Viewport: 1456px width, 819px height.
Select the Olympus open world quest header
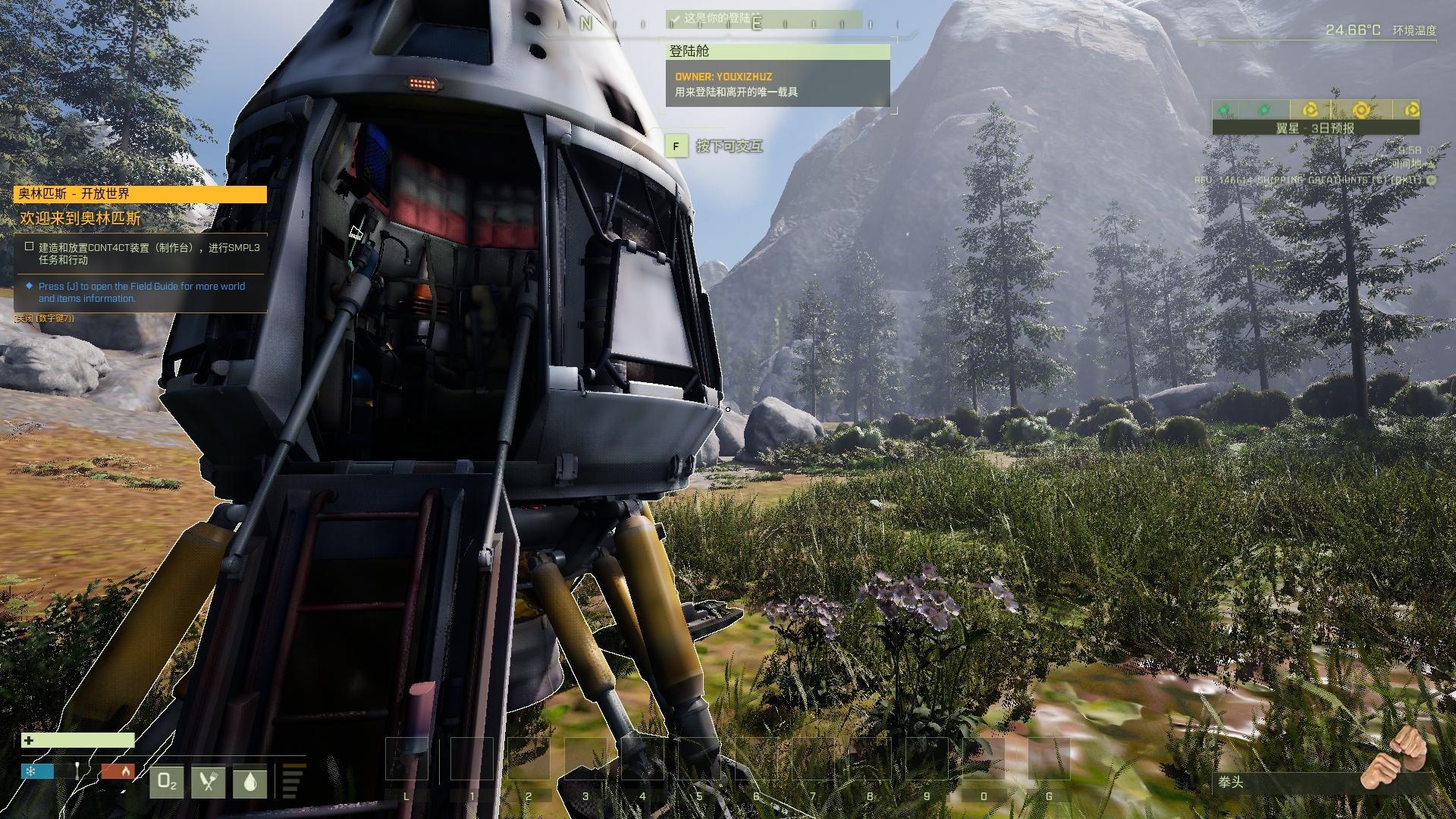pos(140,194)
